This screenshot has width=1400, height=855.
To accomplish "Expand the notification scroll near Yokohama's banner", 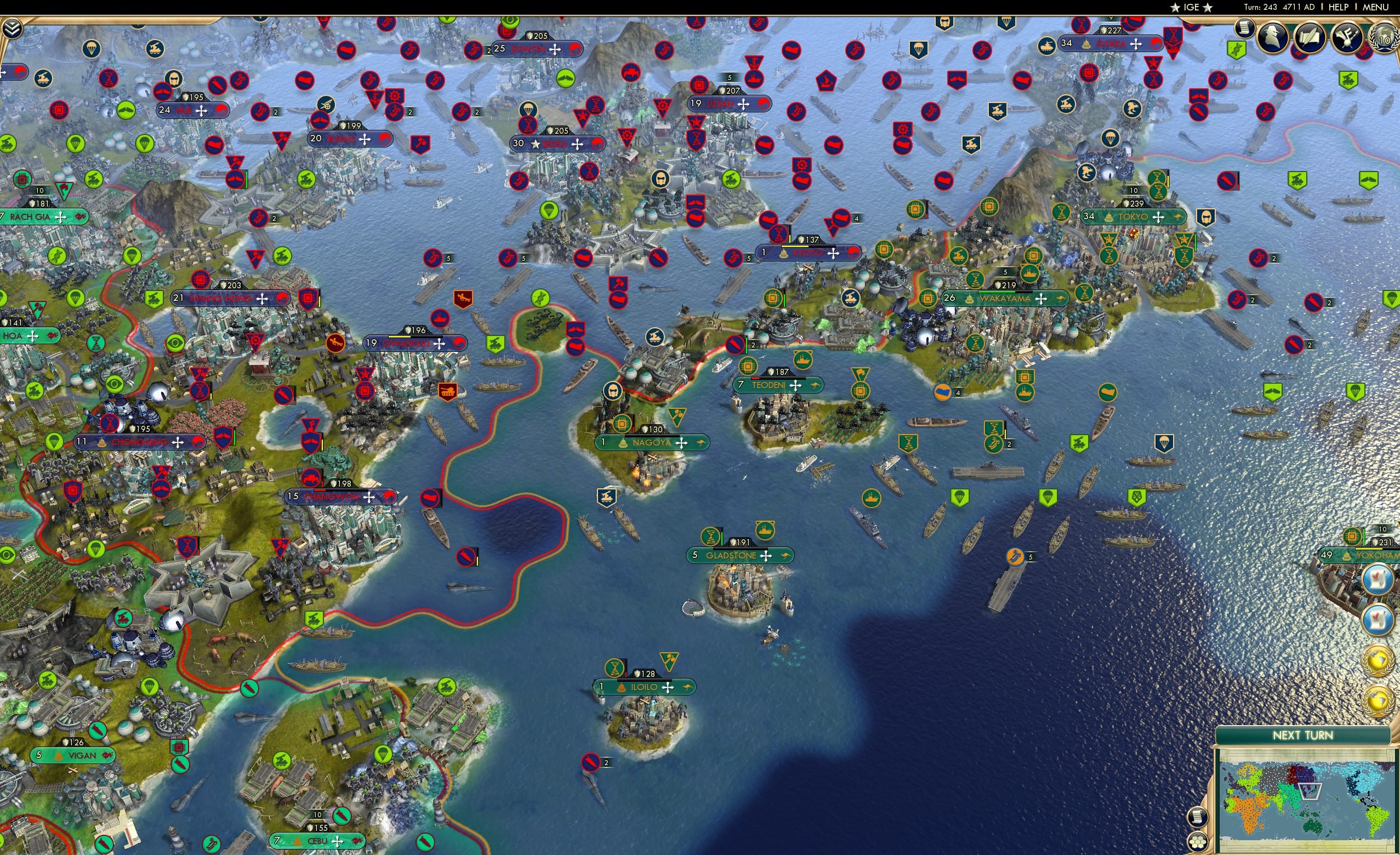I will click(1378, 580).
